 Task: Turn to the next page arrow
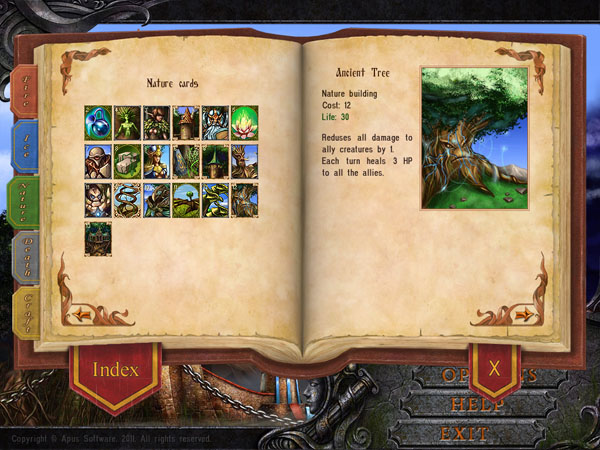521,314
